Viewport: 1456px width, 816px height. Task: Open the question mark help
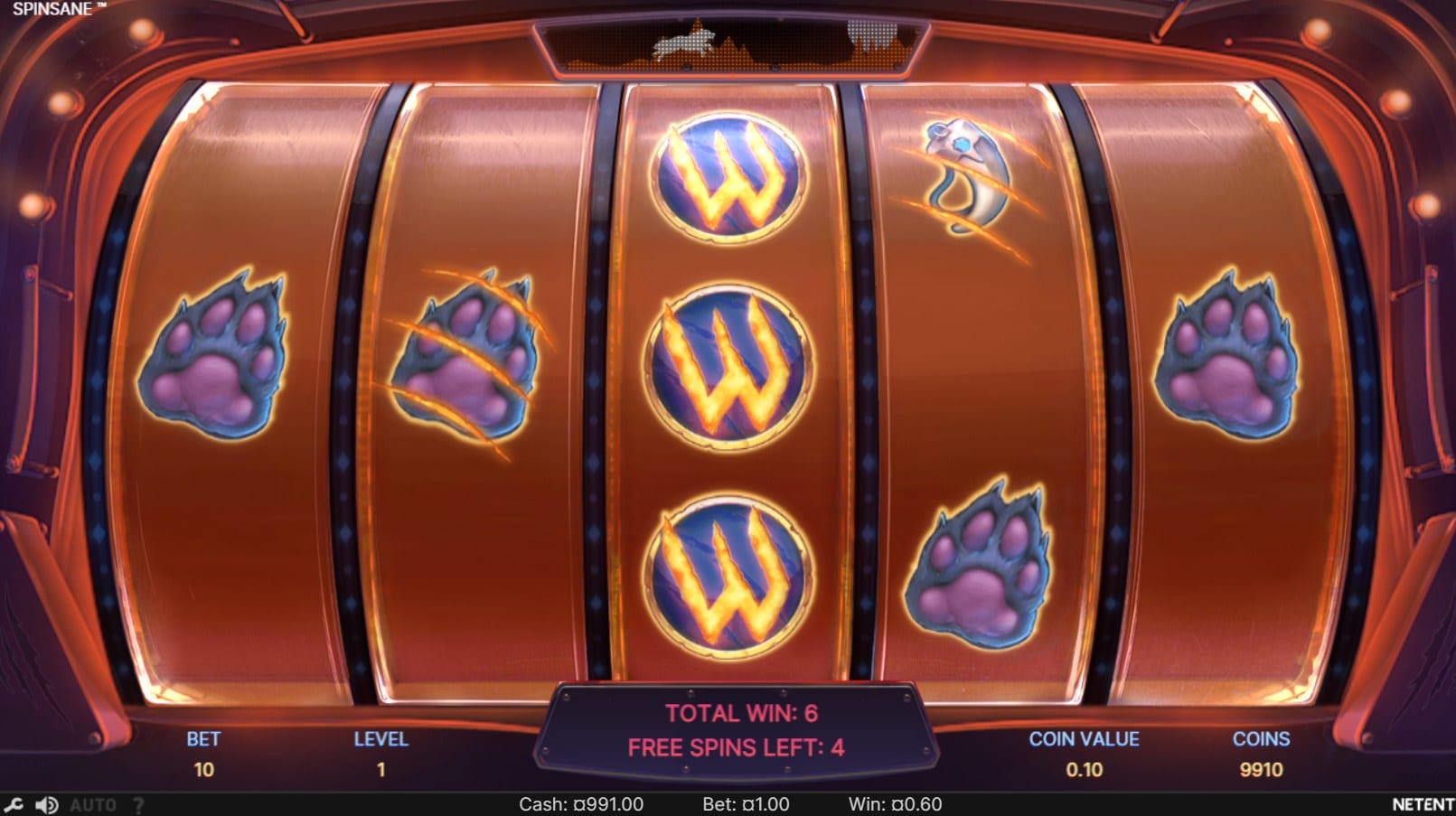(138, 804)
